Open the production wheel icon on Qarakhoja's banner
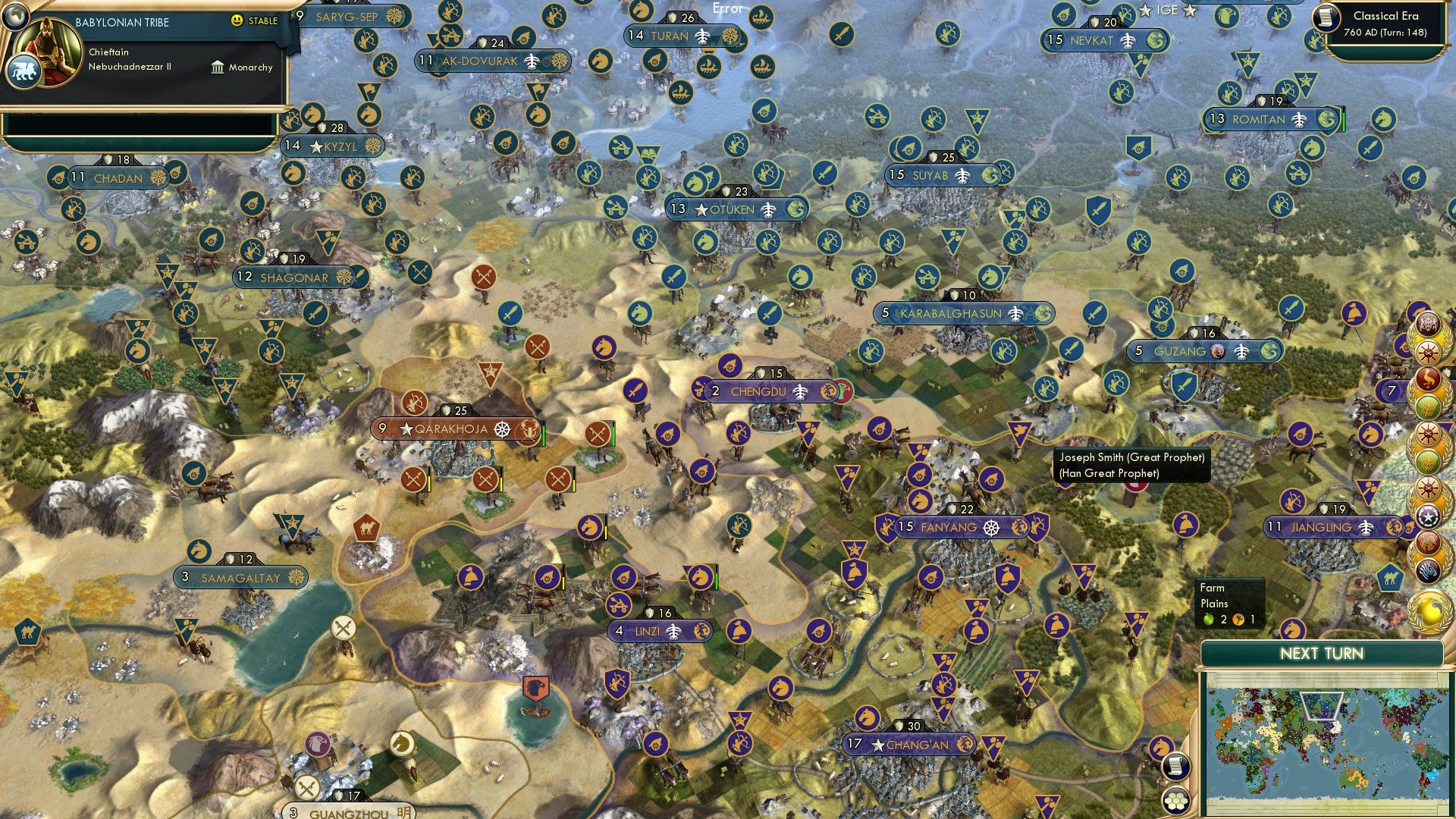Viewport: 1456px width, 819px height. coord(502,428)
